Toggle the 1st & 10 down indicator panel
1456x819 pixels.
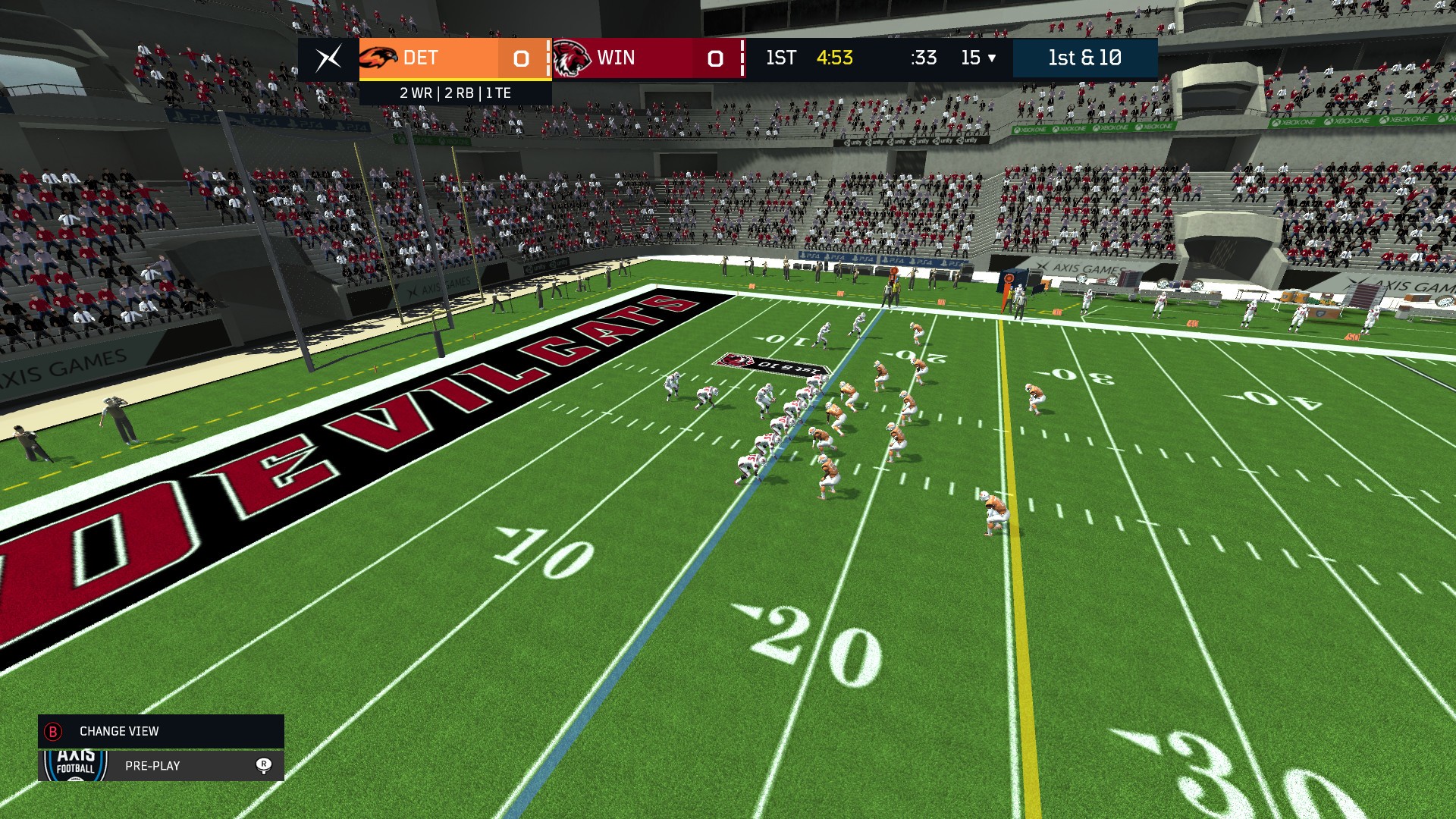(x=1084, y=58)
